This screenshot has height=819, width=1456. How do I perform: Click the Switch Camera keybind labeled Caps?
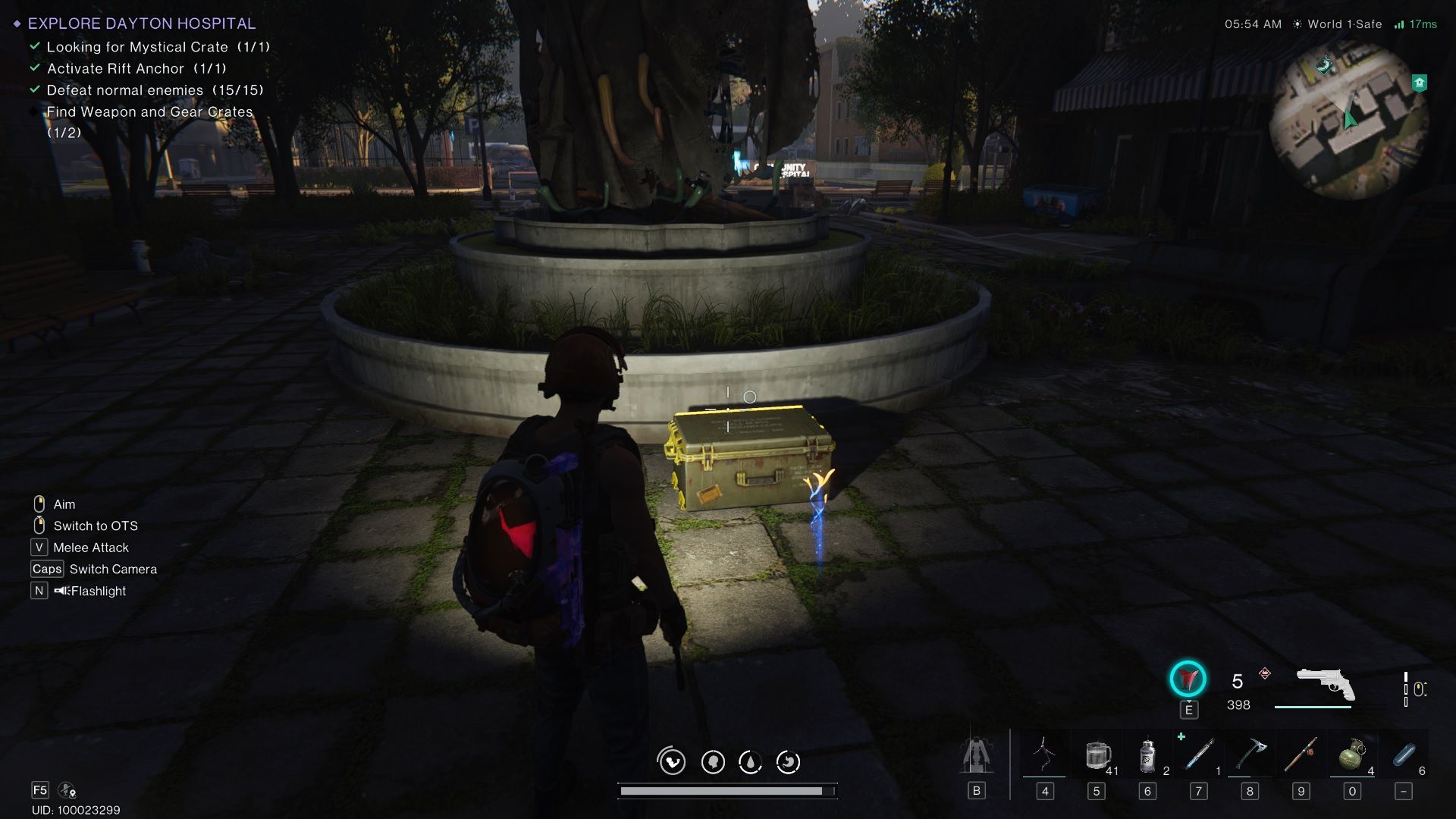pyautogui.click(x=45, y=569)
